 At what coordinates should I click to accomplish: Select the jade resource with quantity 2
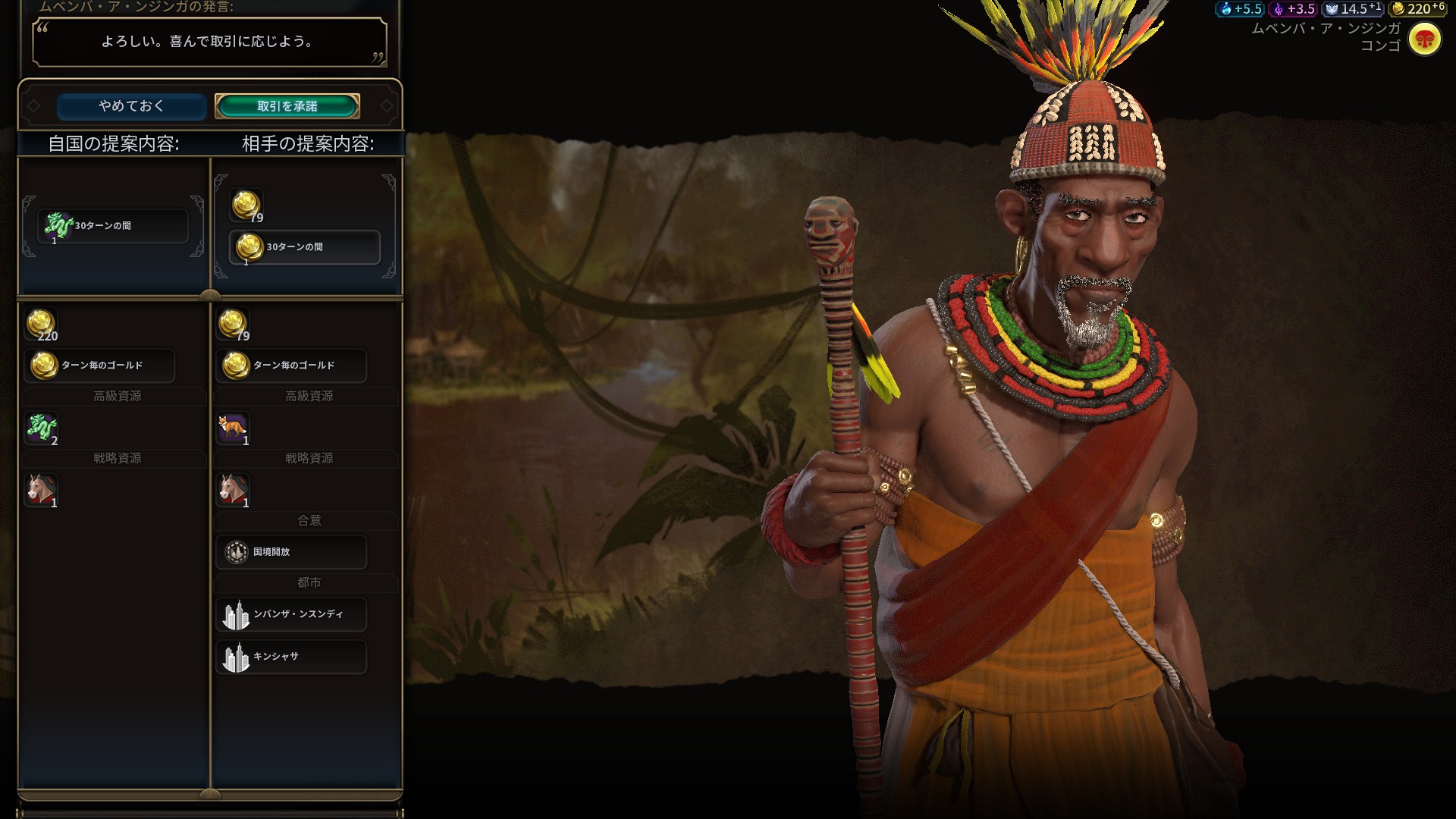[42, 429]
